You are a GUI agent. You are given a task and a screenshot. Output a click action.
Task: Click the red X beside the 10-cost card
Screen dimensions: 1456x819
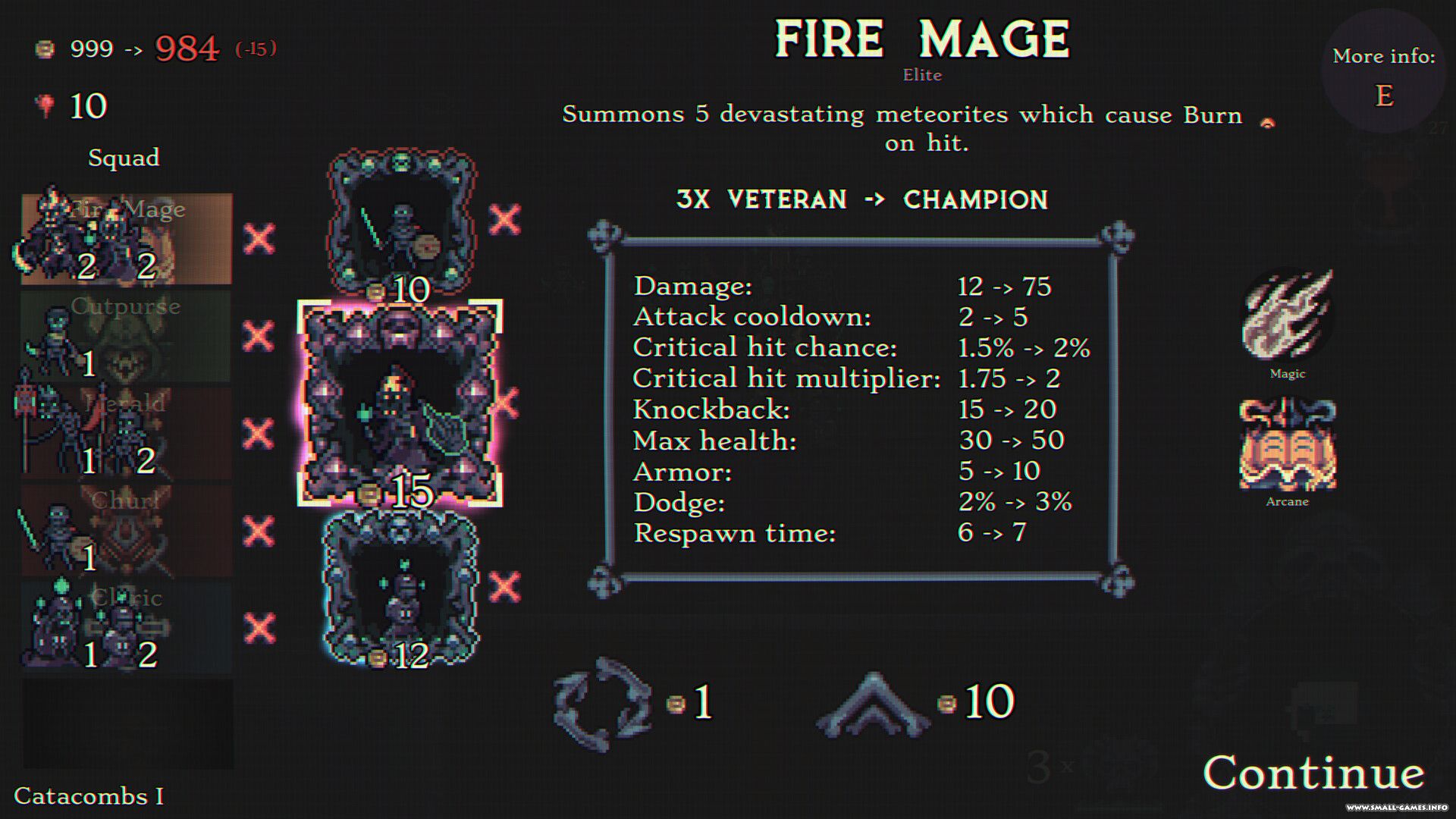tap(505, 220)
